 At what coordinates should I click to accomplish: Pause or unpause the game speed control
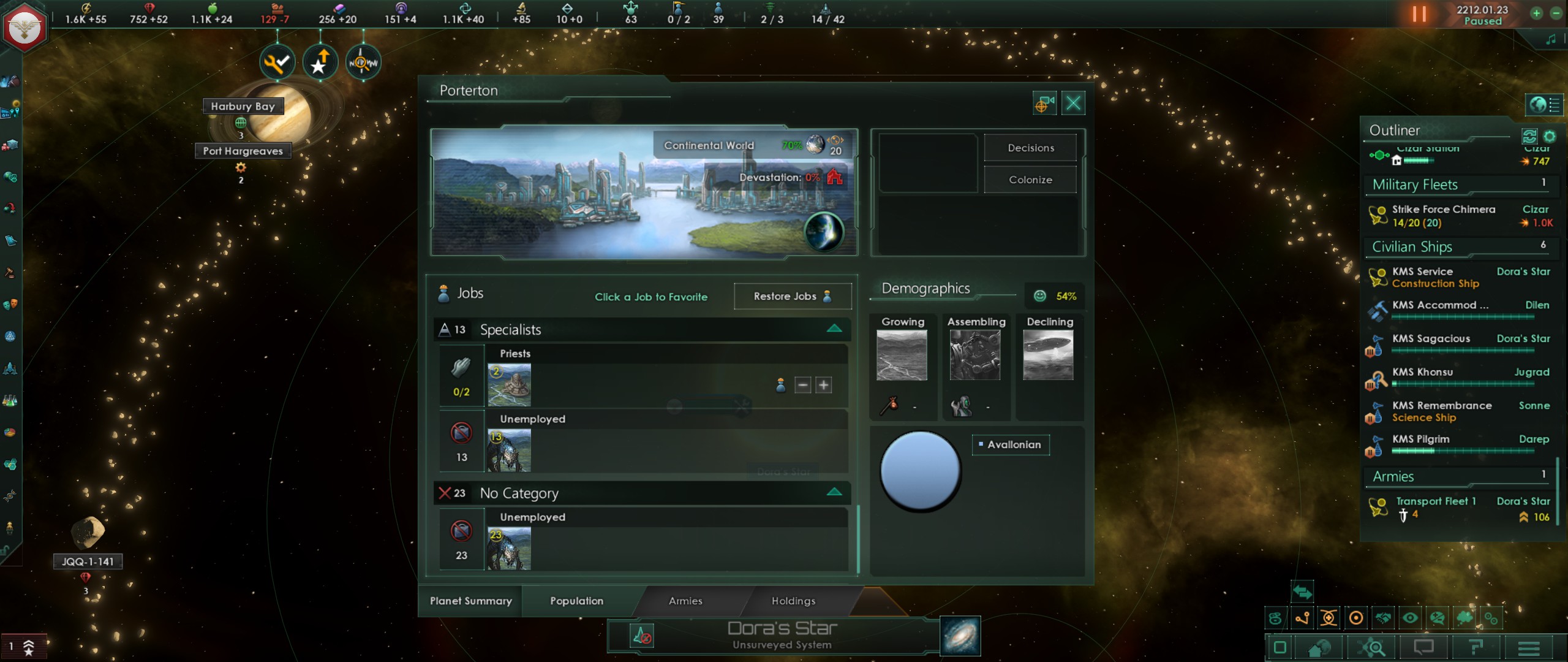(1419, 13)
